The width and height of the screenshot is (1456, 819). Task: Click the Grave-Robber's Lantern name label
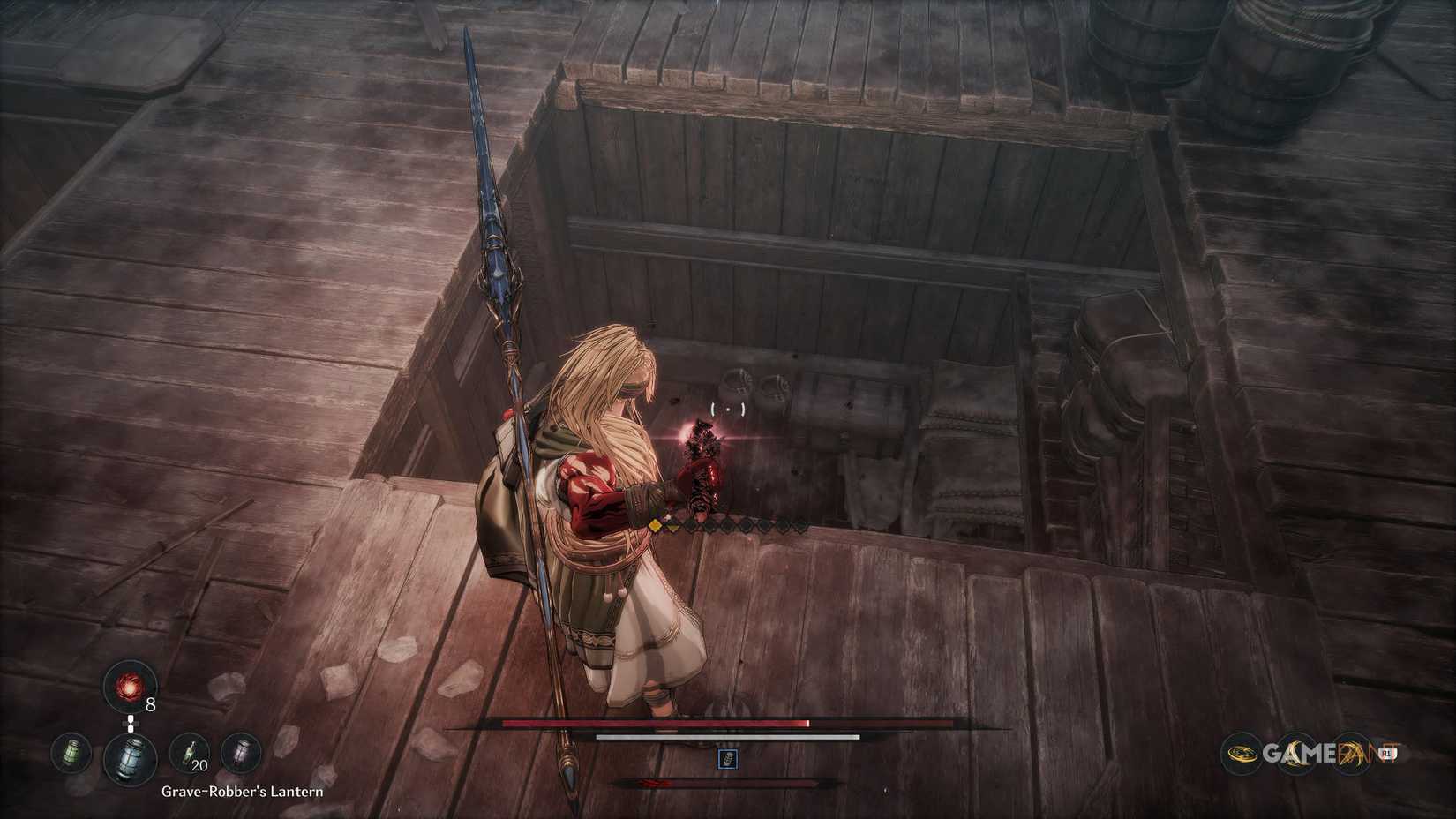click(x=242, y=791)
